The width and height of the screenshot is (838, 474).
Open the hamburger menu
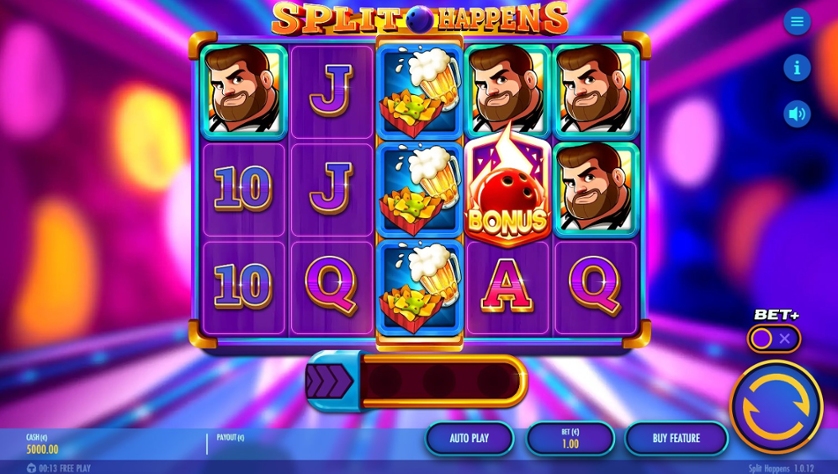click(x=796, y=22)
